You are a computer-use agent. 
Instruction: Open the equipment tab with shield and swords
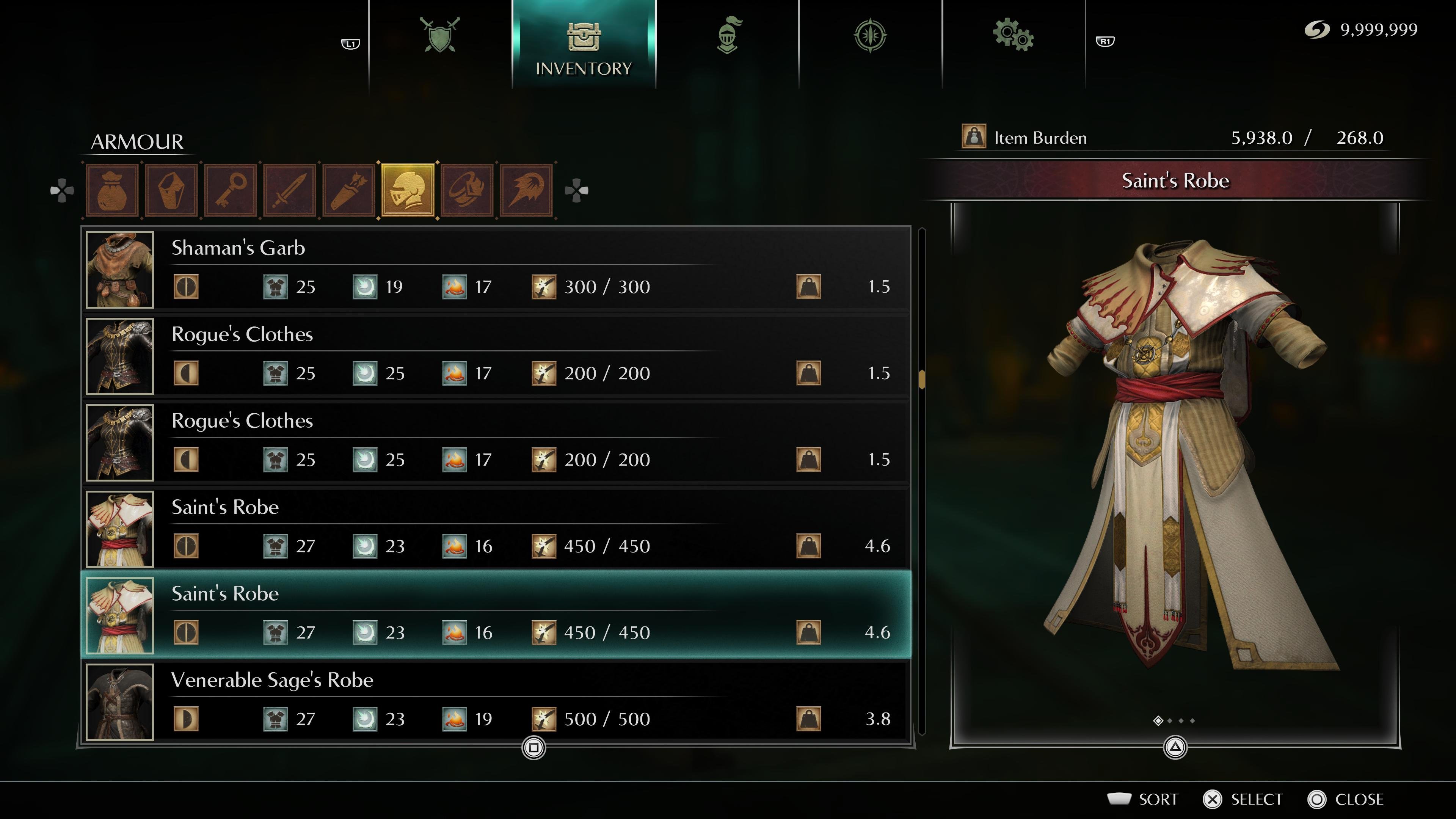440,35
